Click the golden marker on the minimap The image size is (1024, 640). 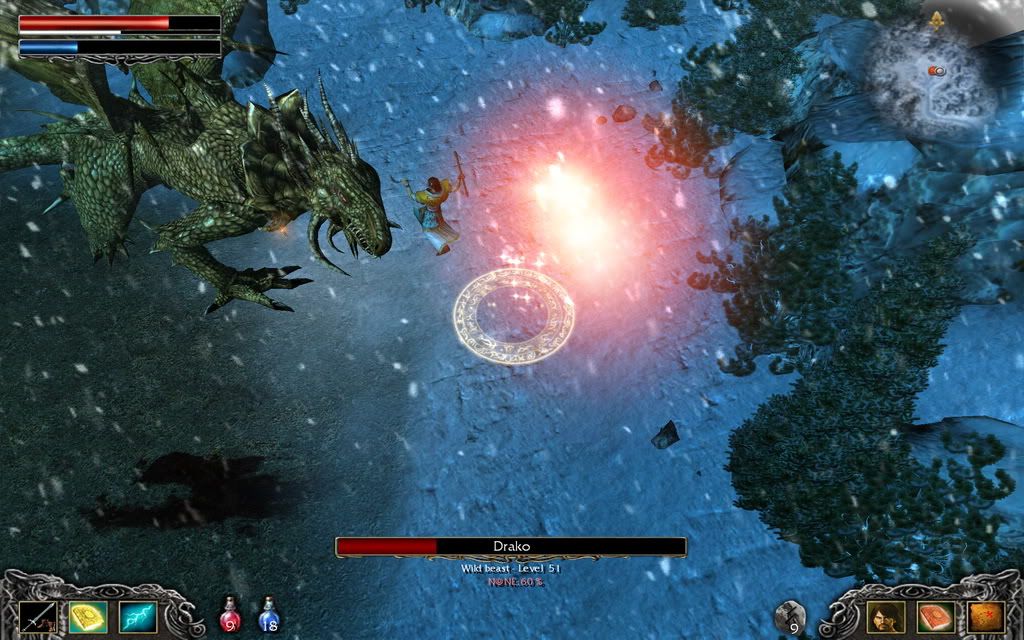[x=937, y=19]
